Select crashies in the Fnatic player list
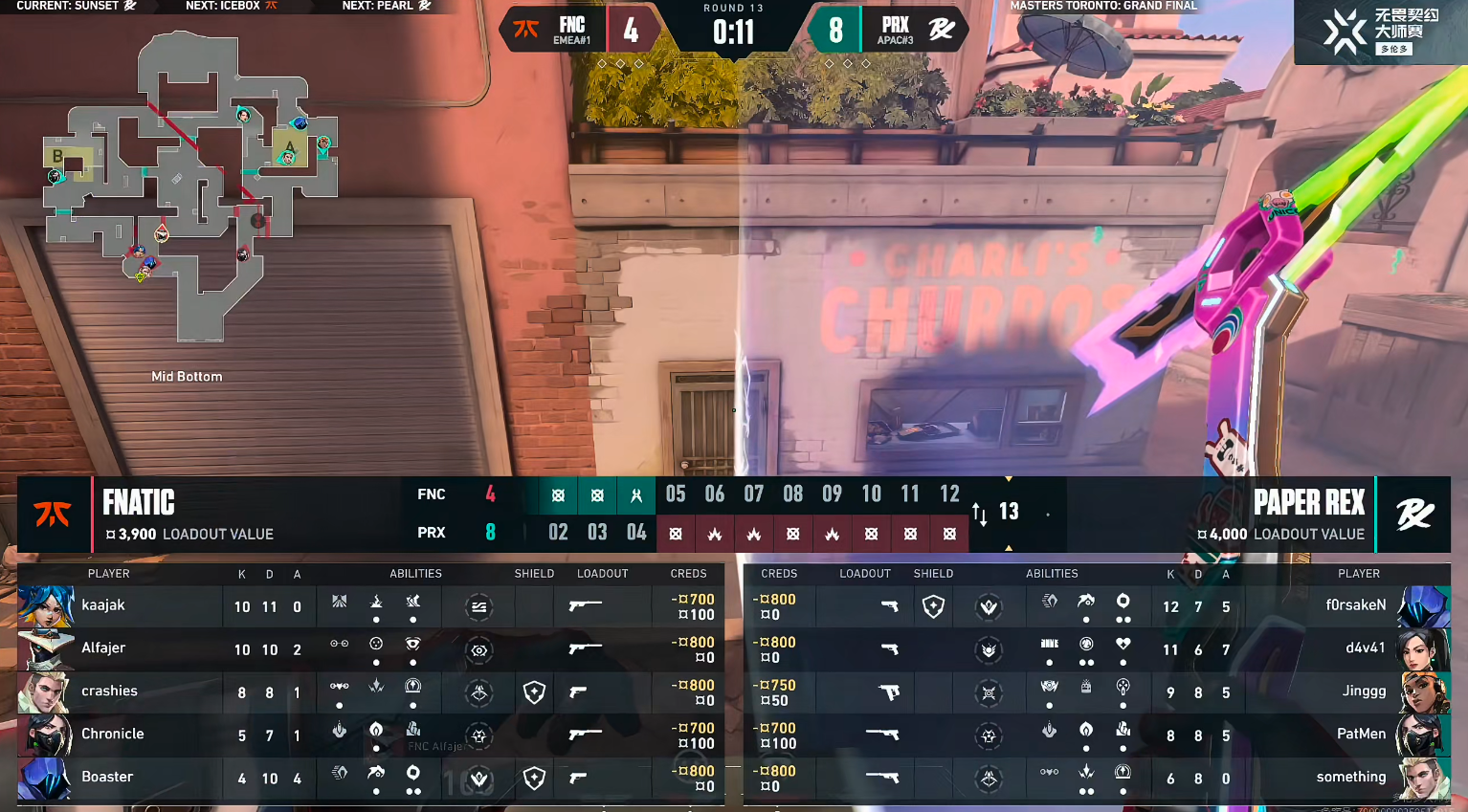 pyautogui.click(x=109, y=691)
